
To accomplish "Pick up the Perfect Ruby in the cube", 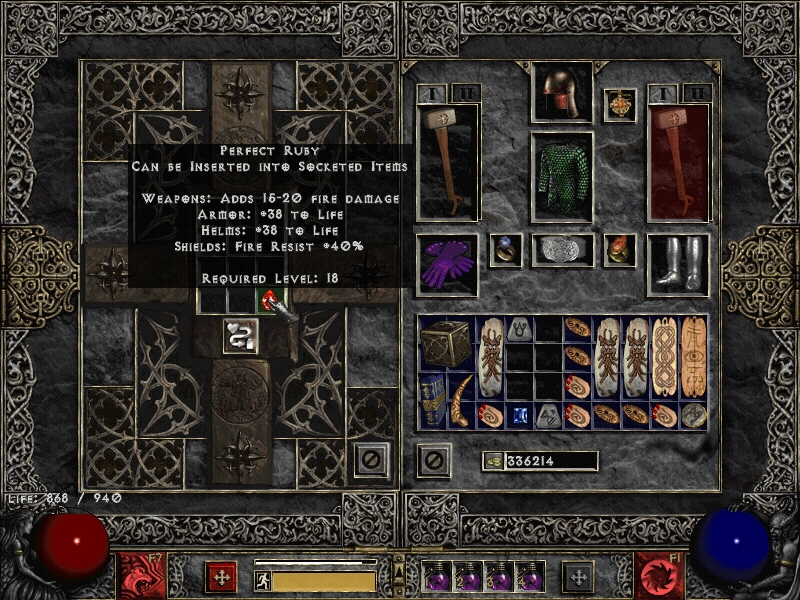I will coord(269,300).
